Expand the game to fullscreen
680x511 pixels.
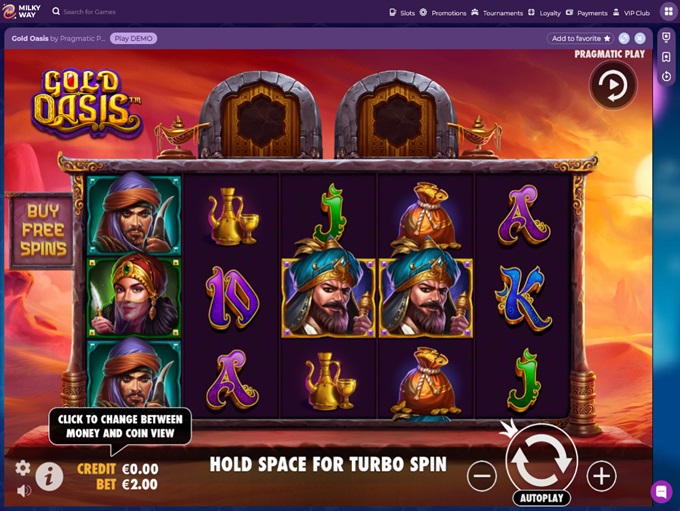tap(624, 38)
